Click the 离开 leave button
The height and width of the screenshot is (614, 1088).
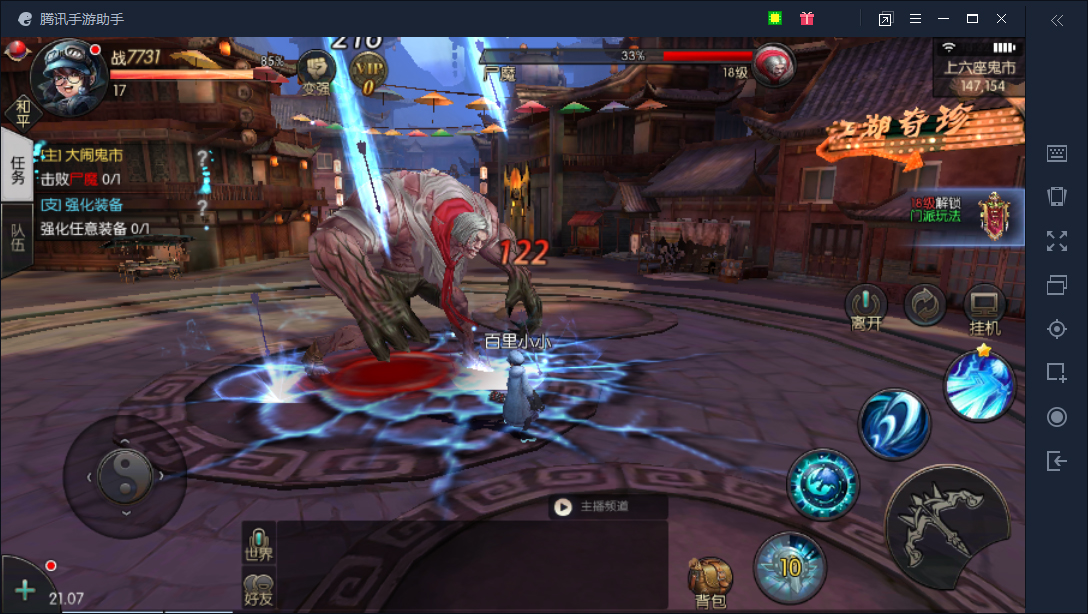[x=866, y=308]
